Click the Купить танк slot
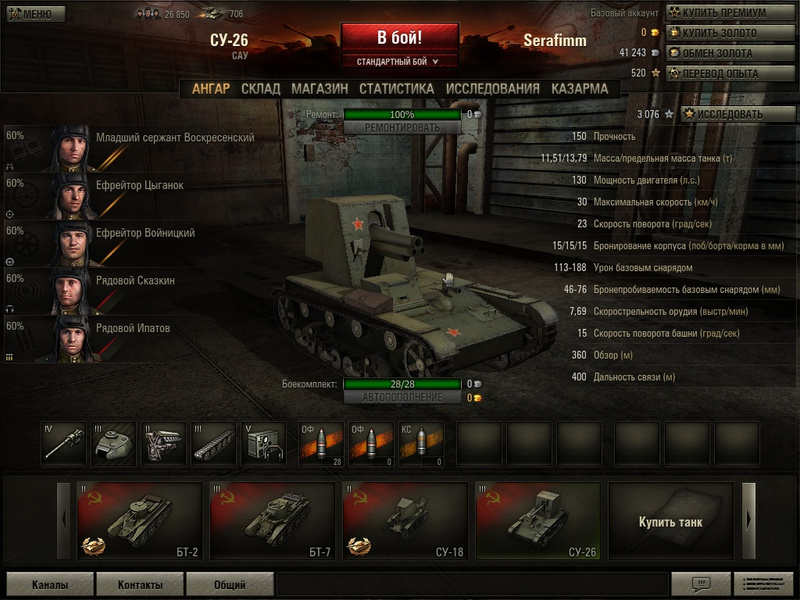 pyautogui.click(x=671, y=521)
